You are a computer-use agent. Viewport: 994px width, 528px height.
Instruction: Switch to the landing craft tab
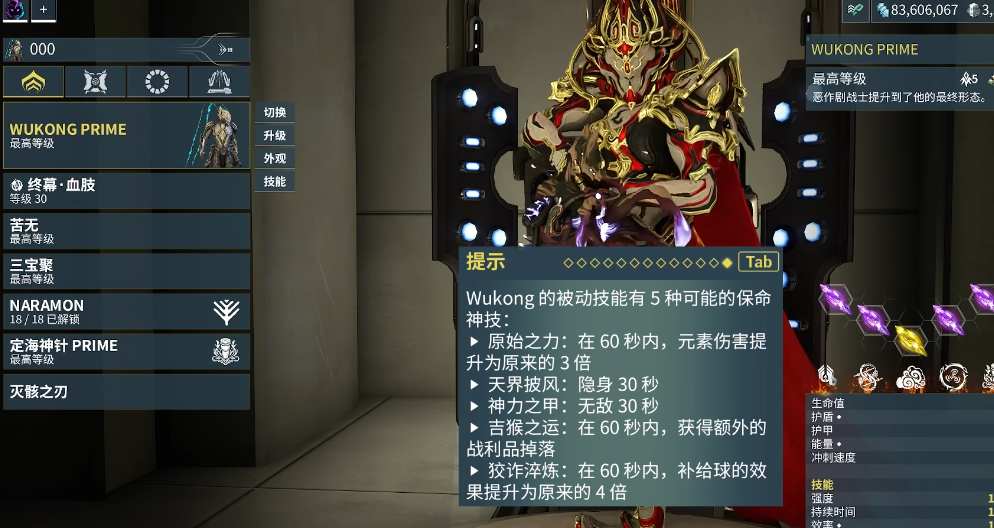[x=219, y=82]
